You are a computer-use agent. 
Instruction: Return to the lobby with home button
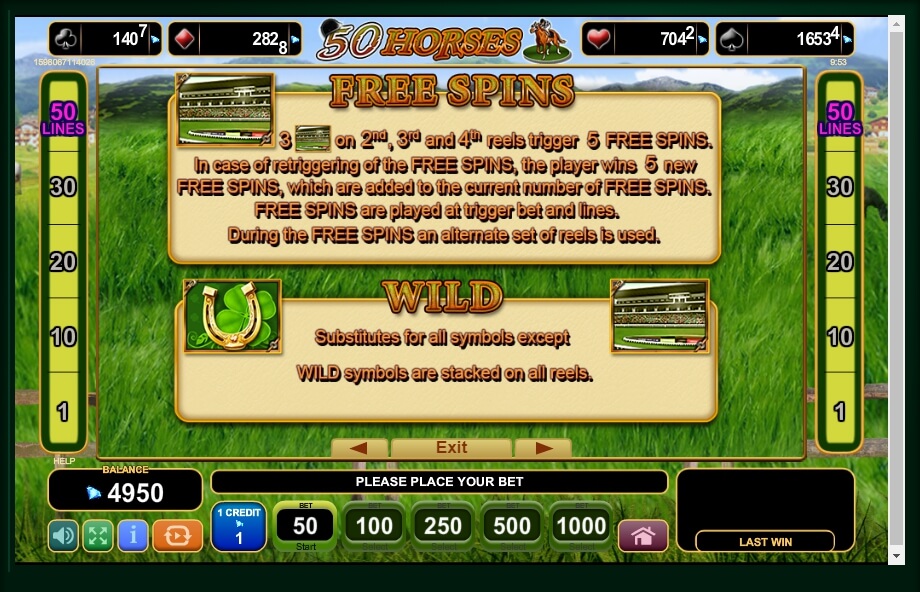tap(643, 535)
